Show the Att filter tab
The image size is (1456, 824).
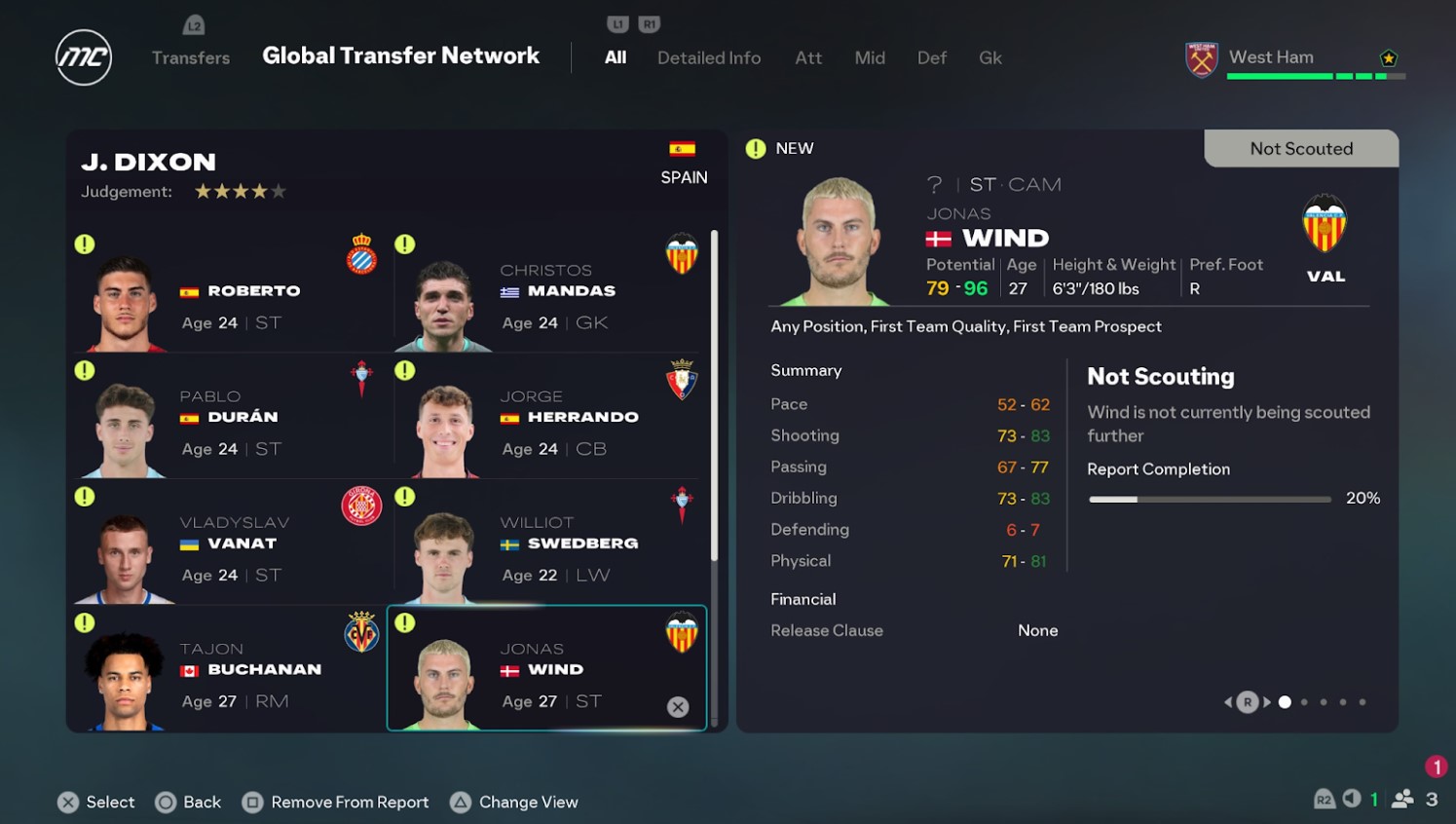pyautogui.click(x=807, y=57)
